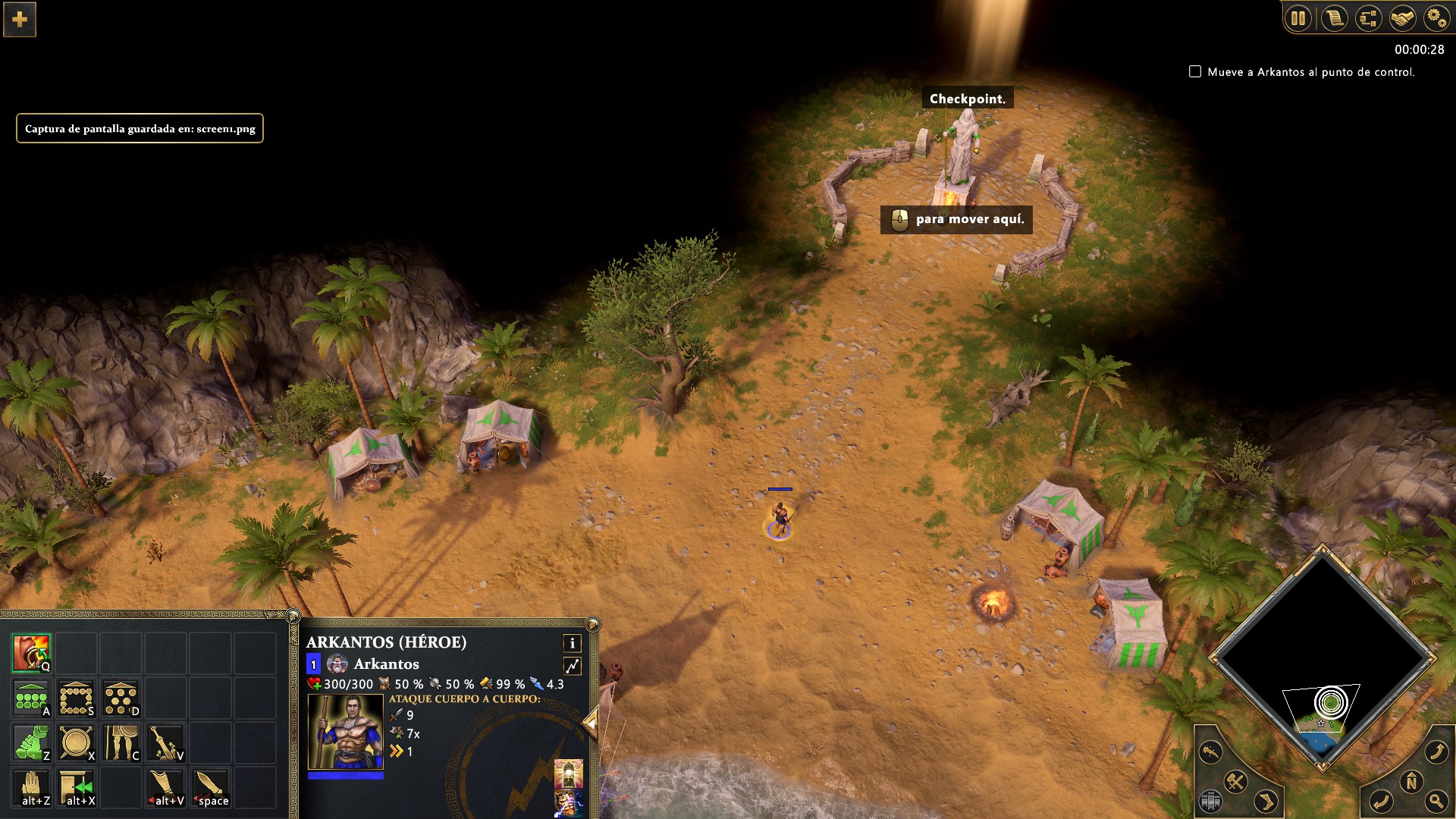Open the settings gears menu
Image resolution: width=1456 pixels, height=819 pixels.
pyautogui.click(x=1436, y=18)
